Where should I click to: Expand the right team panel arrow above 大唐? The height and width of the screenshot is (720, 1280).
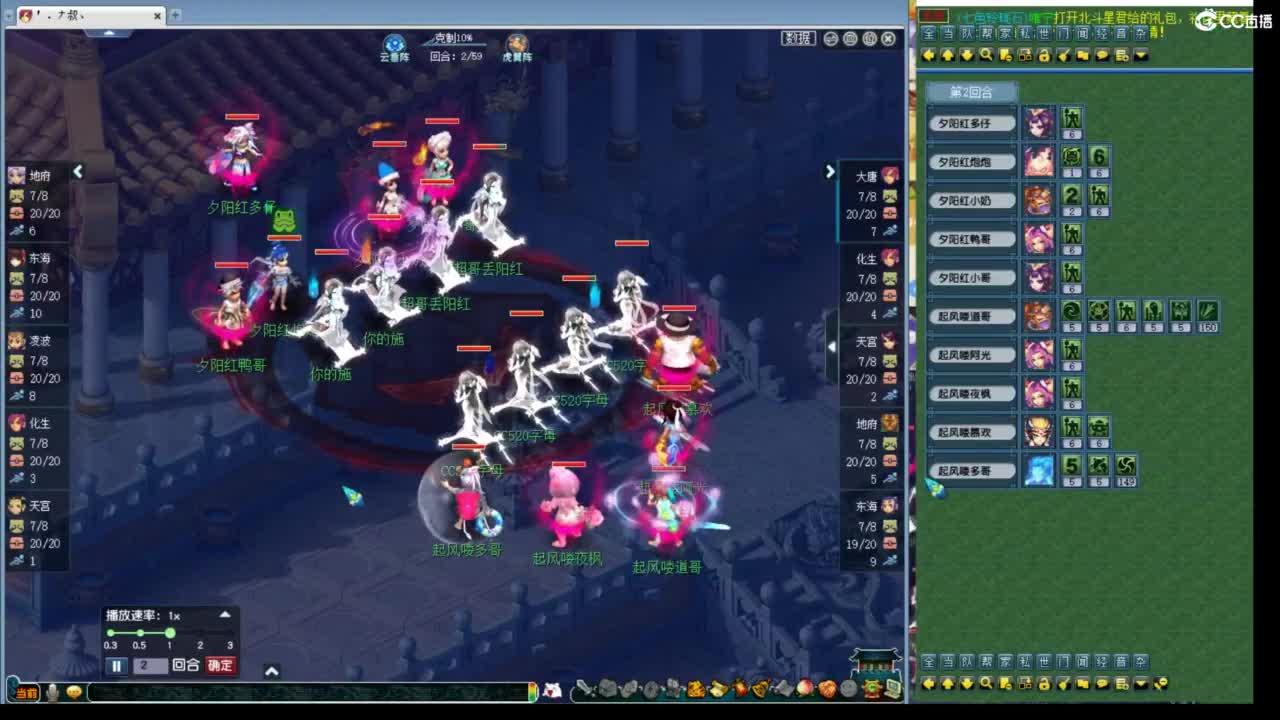click(x=831, y=171)
